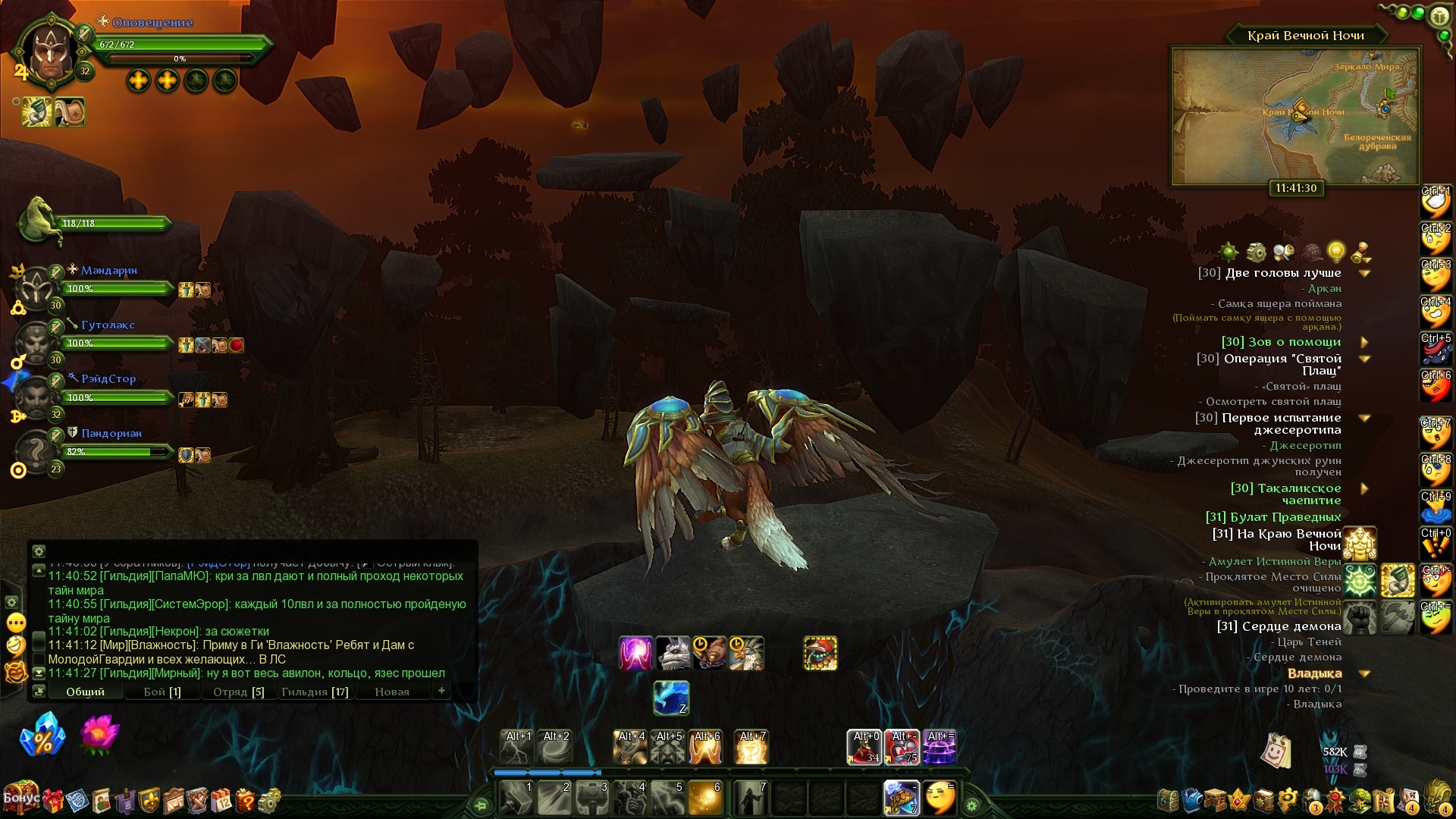This screenshot has width=1456, height=819.
Task: Expand the Зов о помощи quest
Action: [1364, 342]
